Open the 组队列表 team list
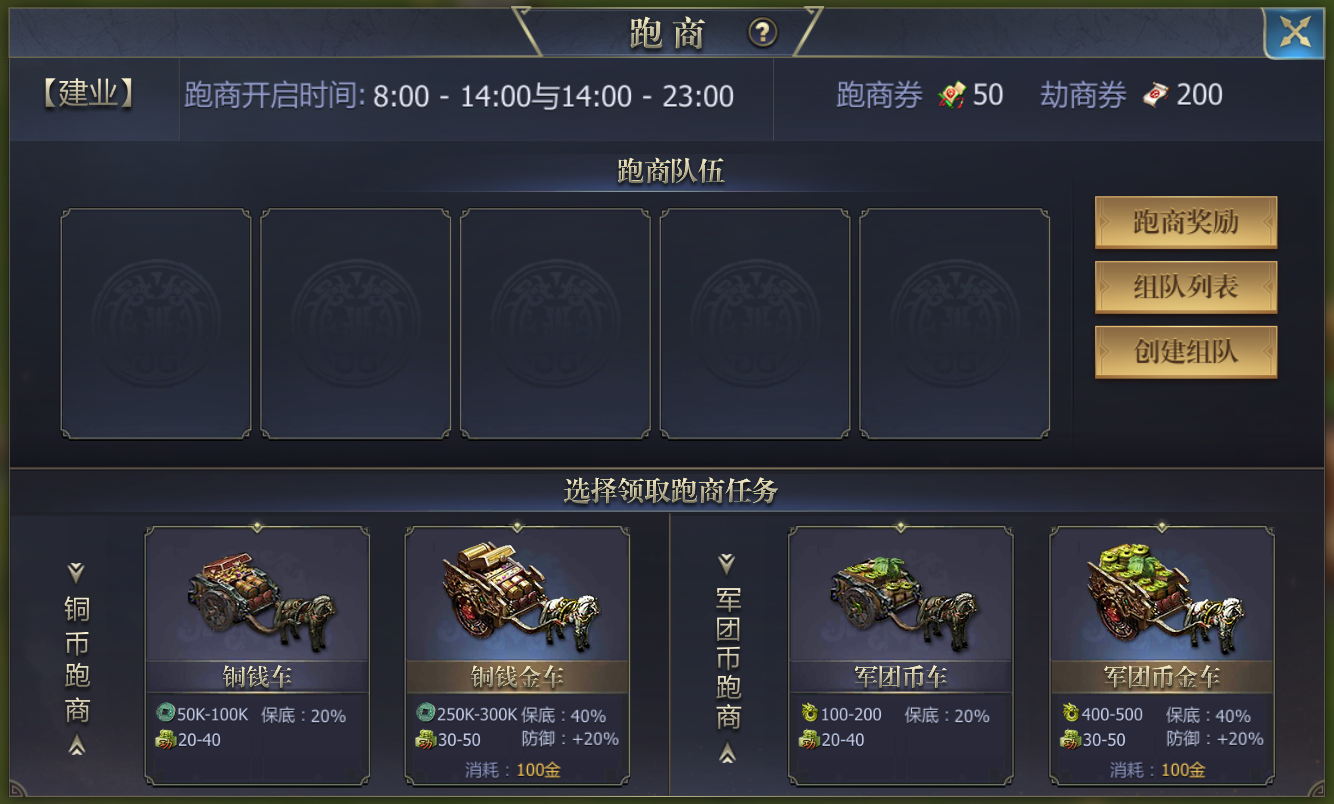 point(1186,288)
